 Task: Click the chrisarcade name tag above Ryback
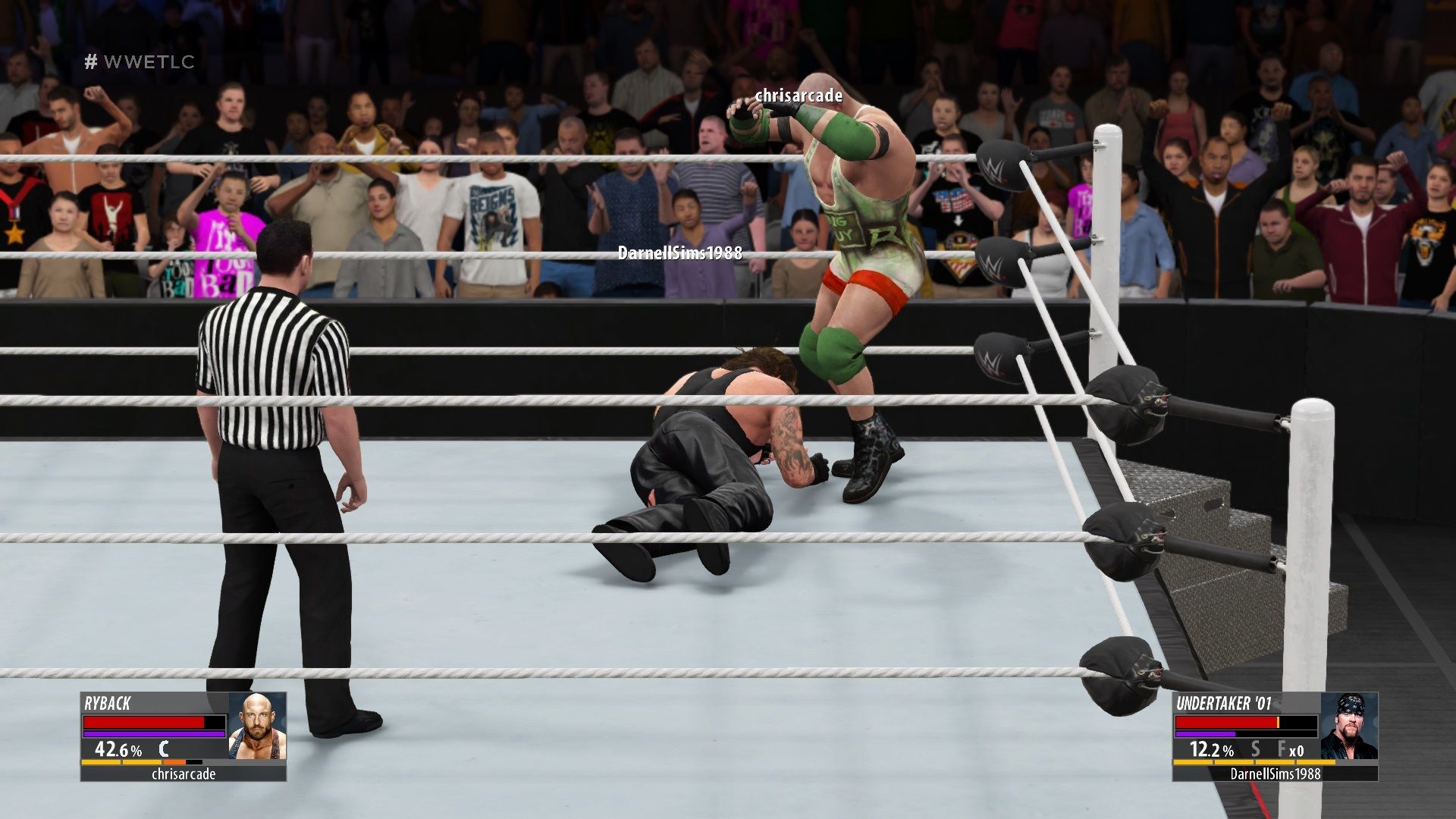(799, 96)
